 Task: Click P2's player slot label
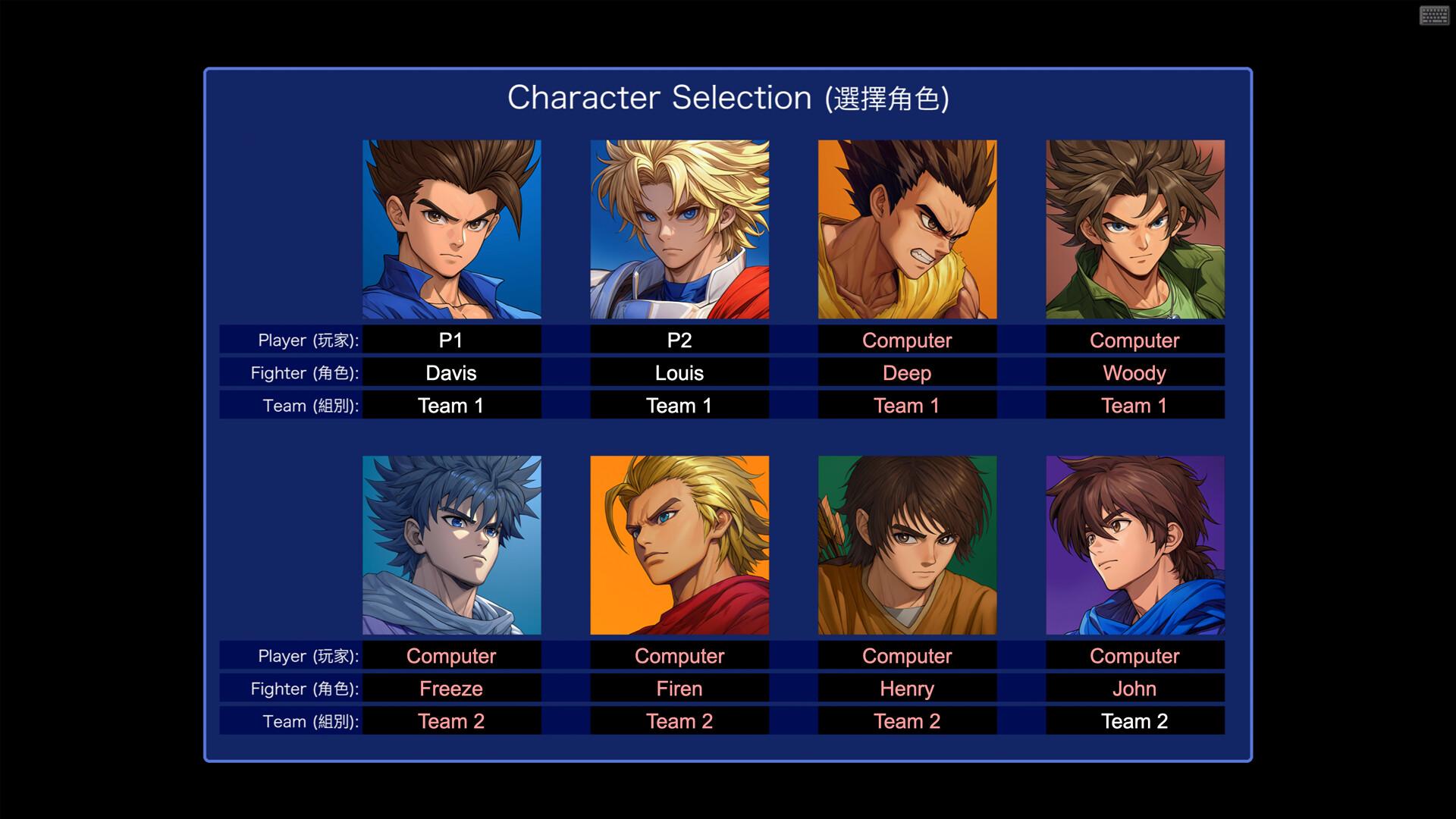(x=679, y=340)
